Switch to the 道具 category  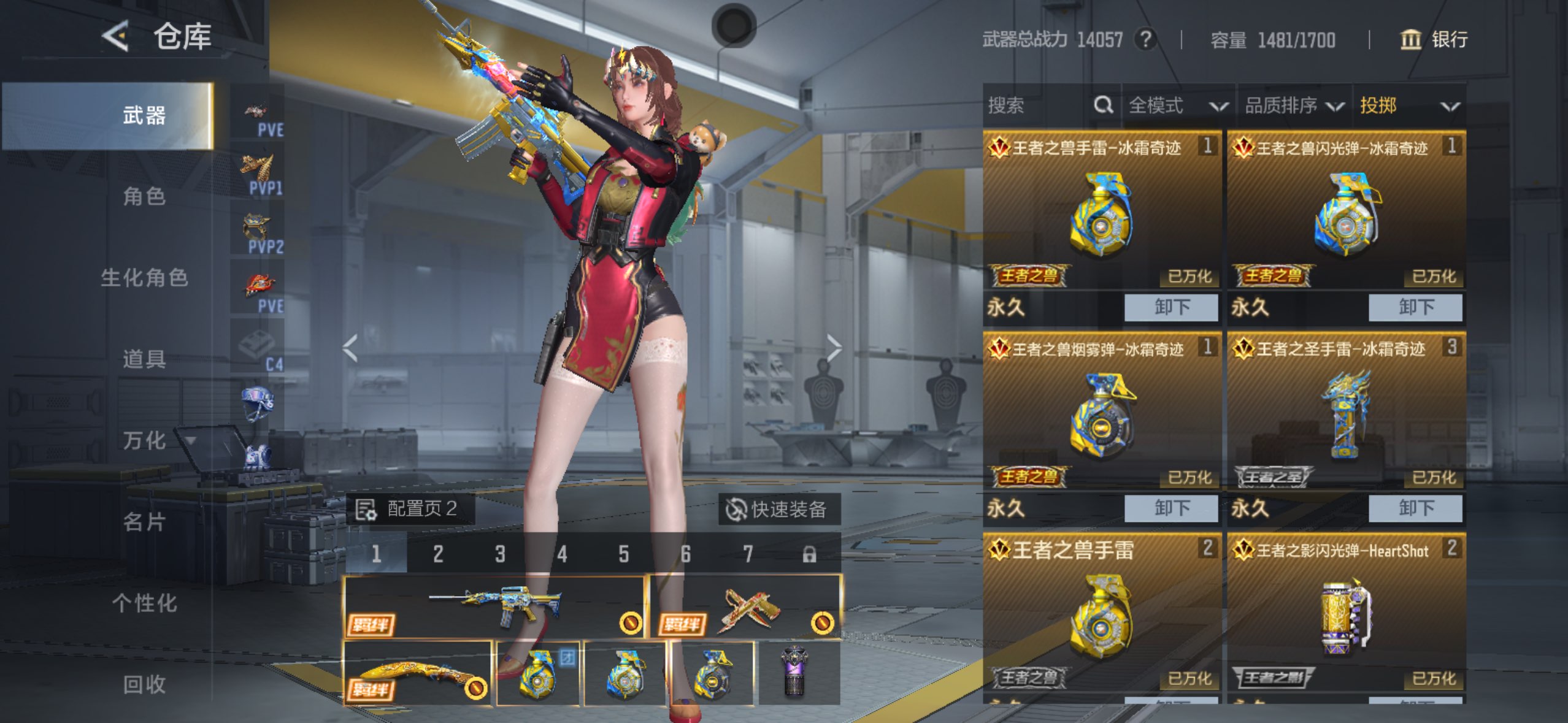coord(144,359)
